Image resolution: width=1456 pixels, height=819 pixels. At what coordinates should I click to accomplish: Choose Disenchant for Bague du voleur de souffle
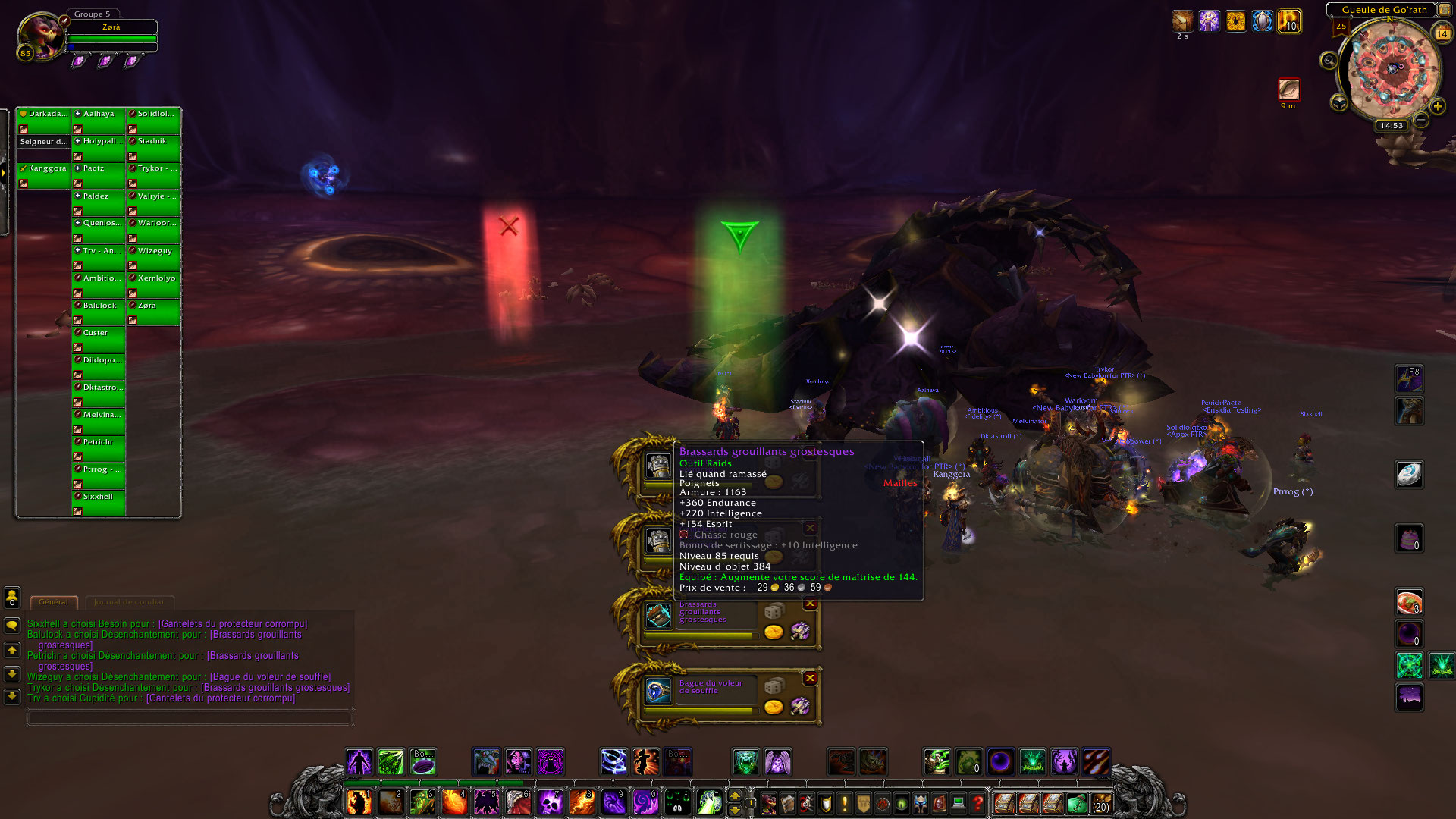[799, 707]
